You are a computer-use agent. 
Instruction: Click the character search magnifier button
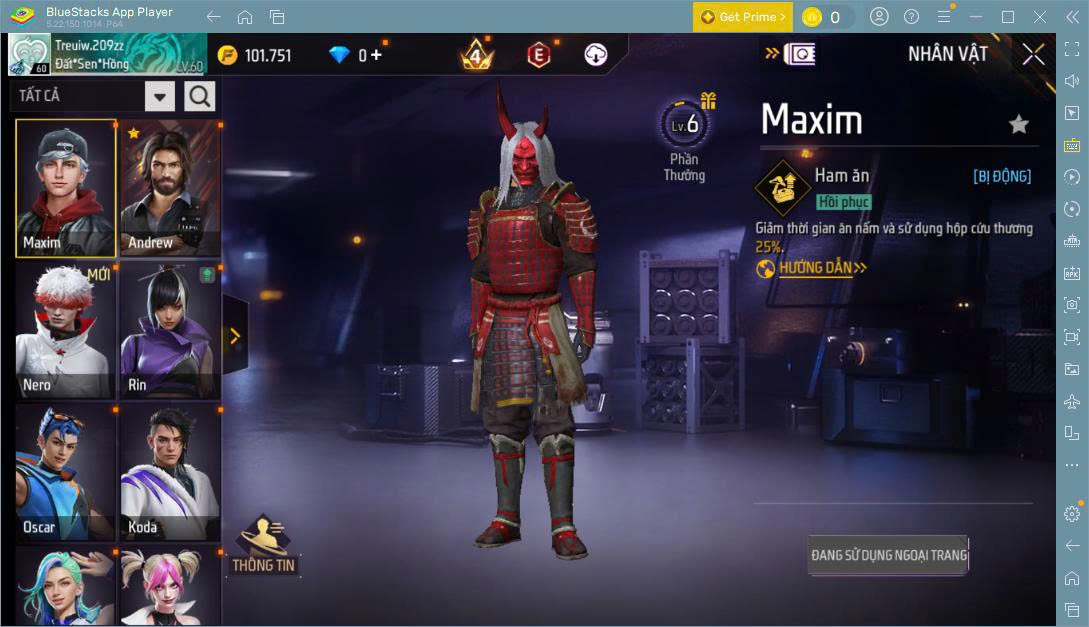pos(200,96)
